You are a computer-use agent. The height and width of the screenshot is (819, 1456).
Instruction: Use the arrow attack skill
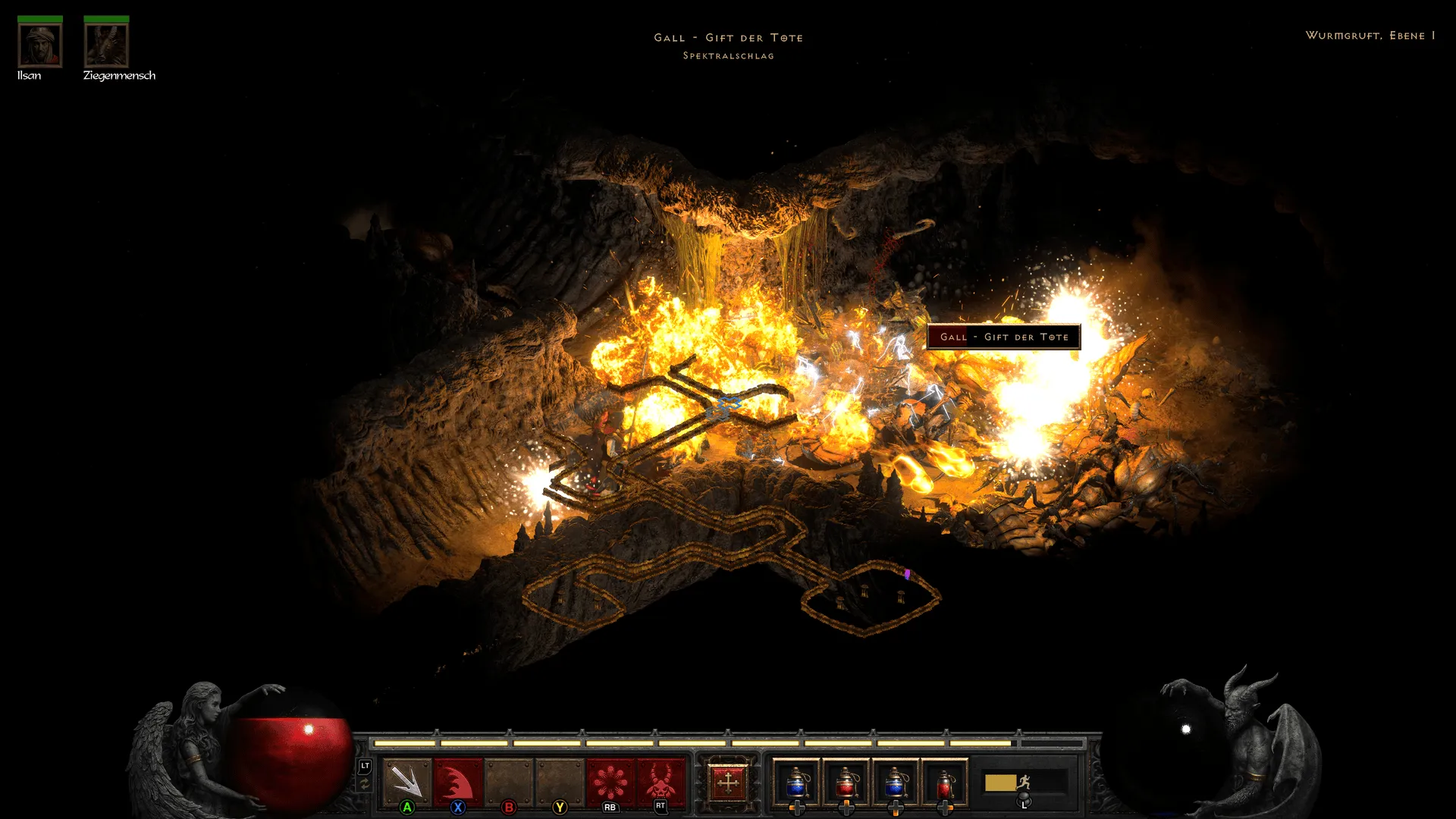tap(407, 781)
